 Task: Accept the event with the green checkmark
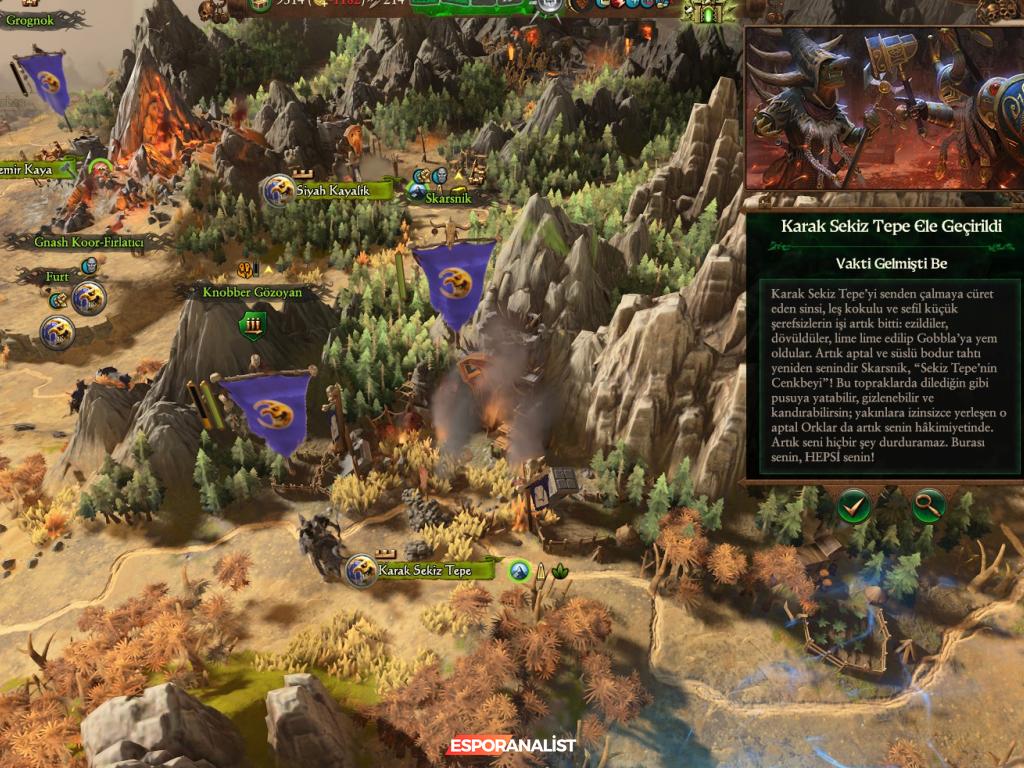click(x=854, y=506)
